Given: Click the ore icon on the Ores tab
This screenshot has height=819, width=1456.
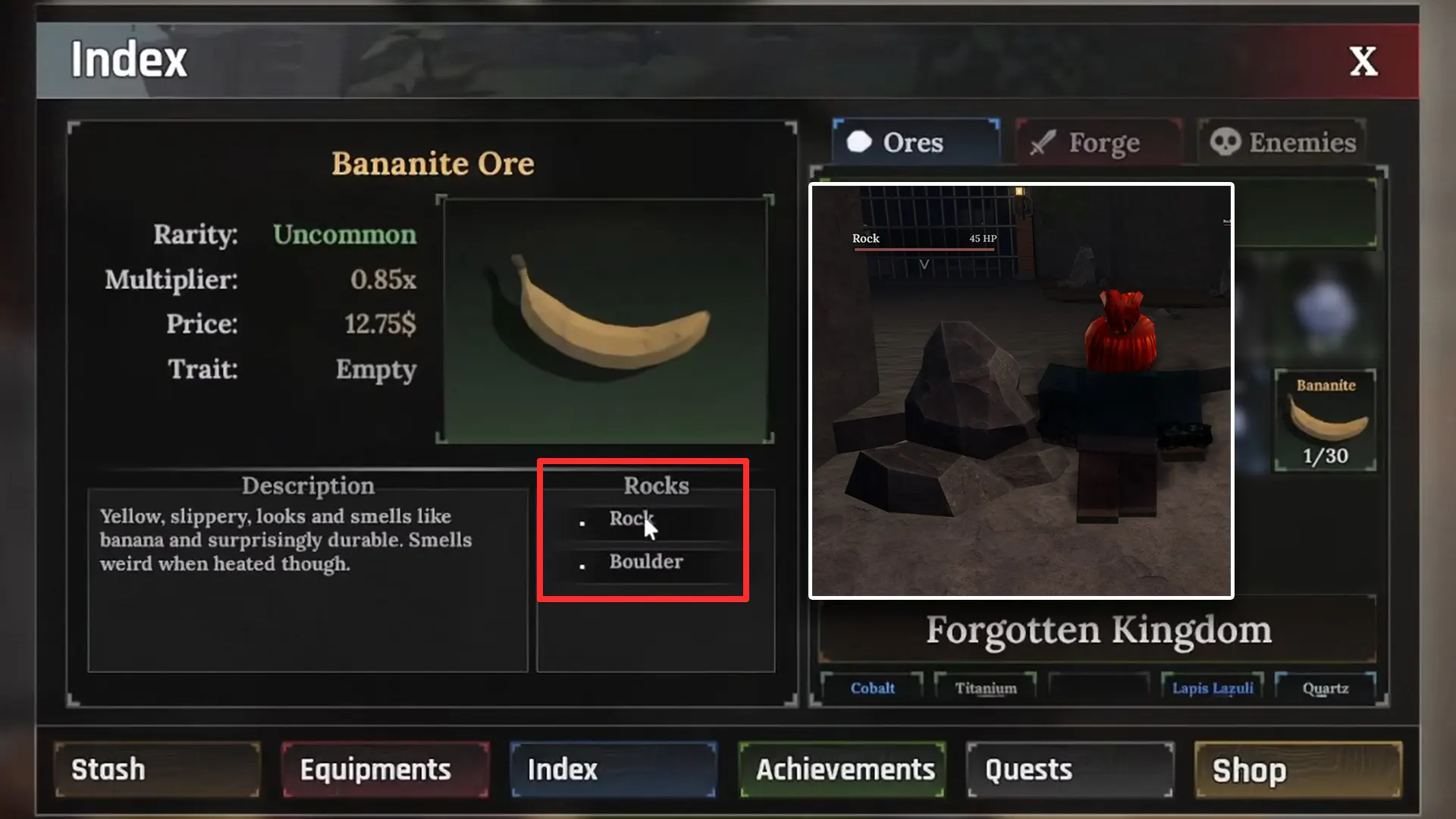Looking at the screenshot, I should click(861, 142).
